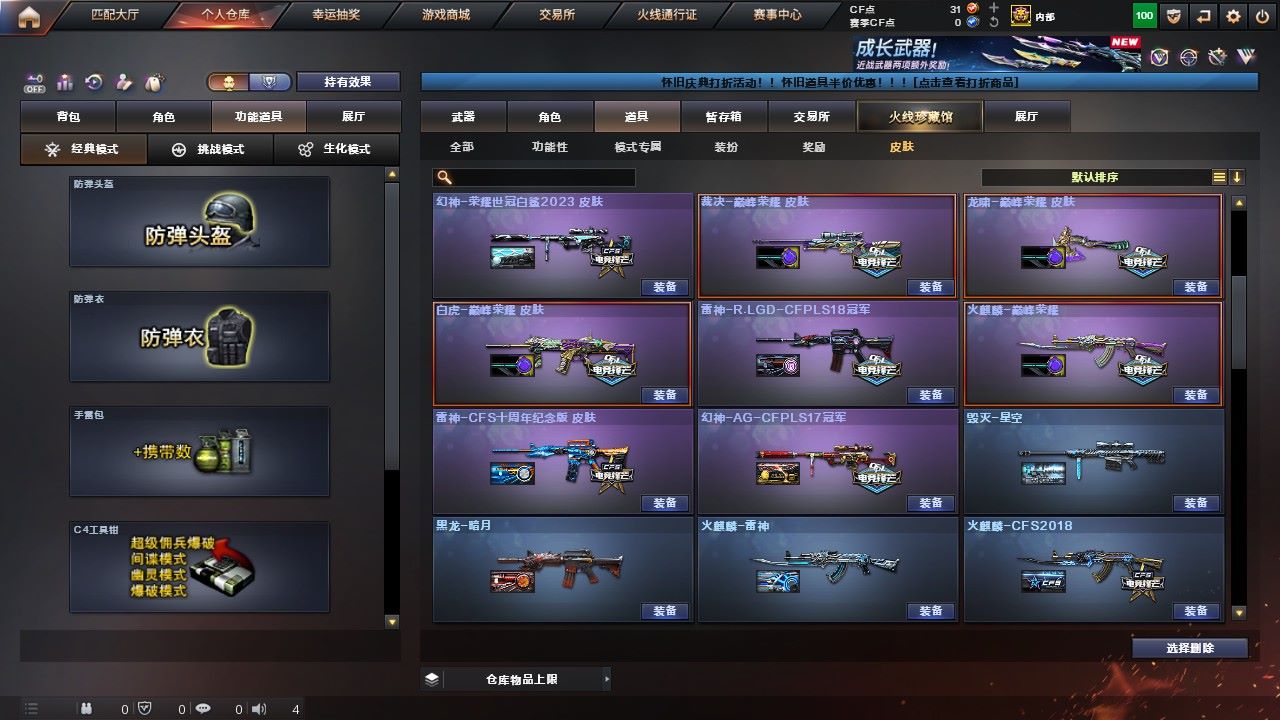Switch to the 背包 backpack tab

point(68,117)
